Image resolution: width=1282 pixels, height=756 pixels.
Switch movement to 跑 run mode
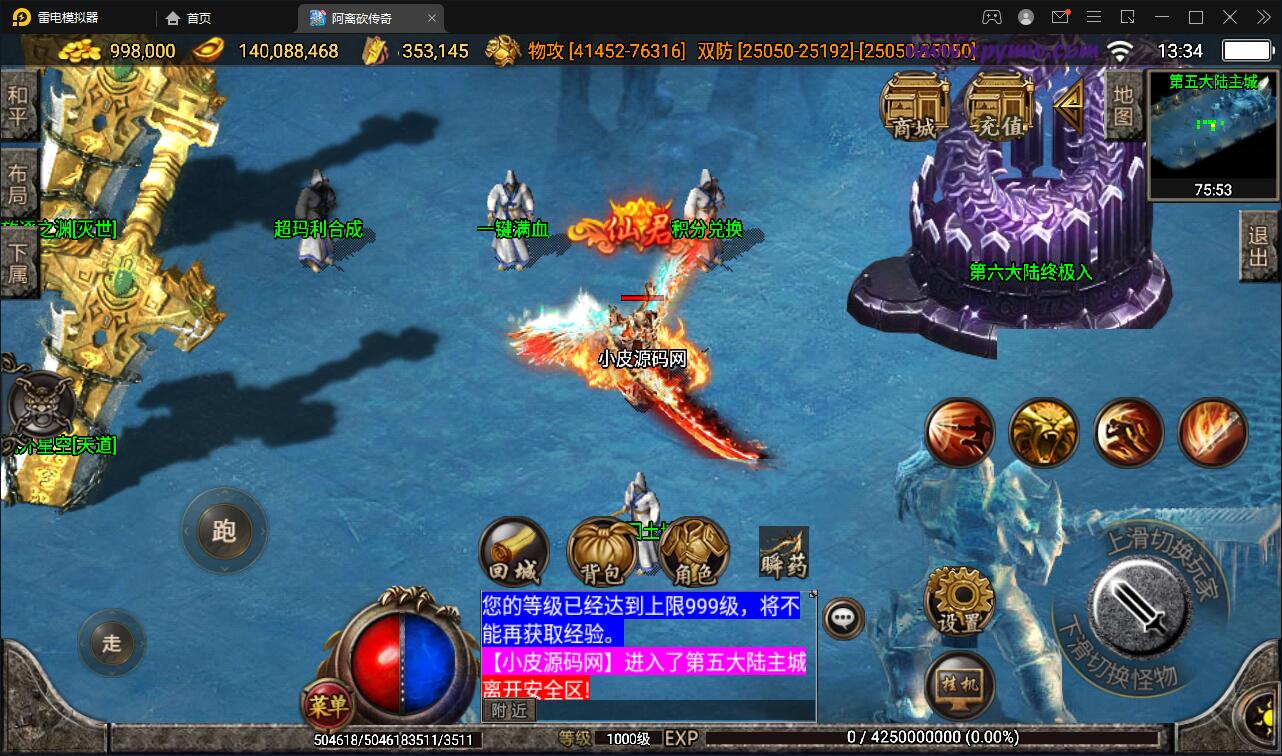224,531
